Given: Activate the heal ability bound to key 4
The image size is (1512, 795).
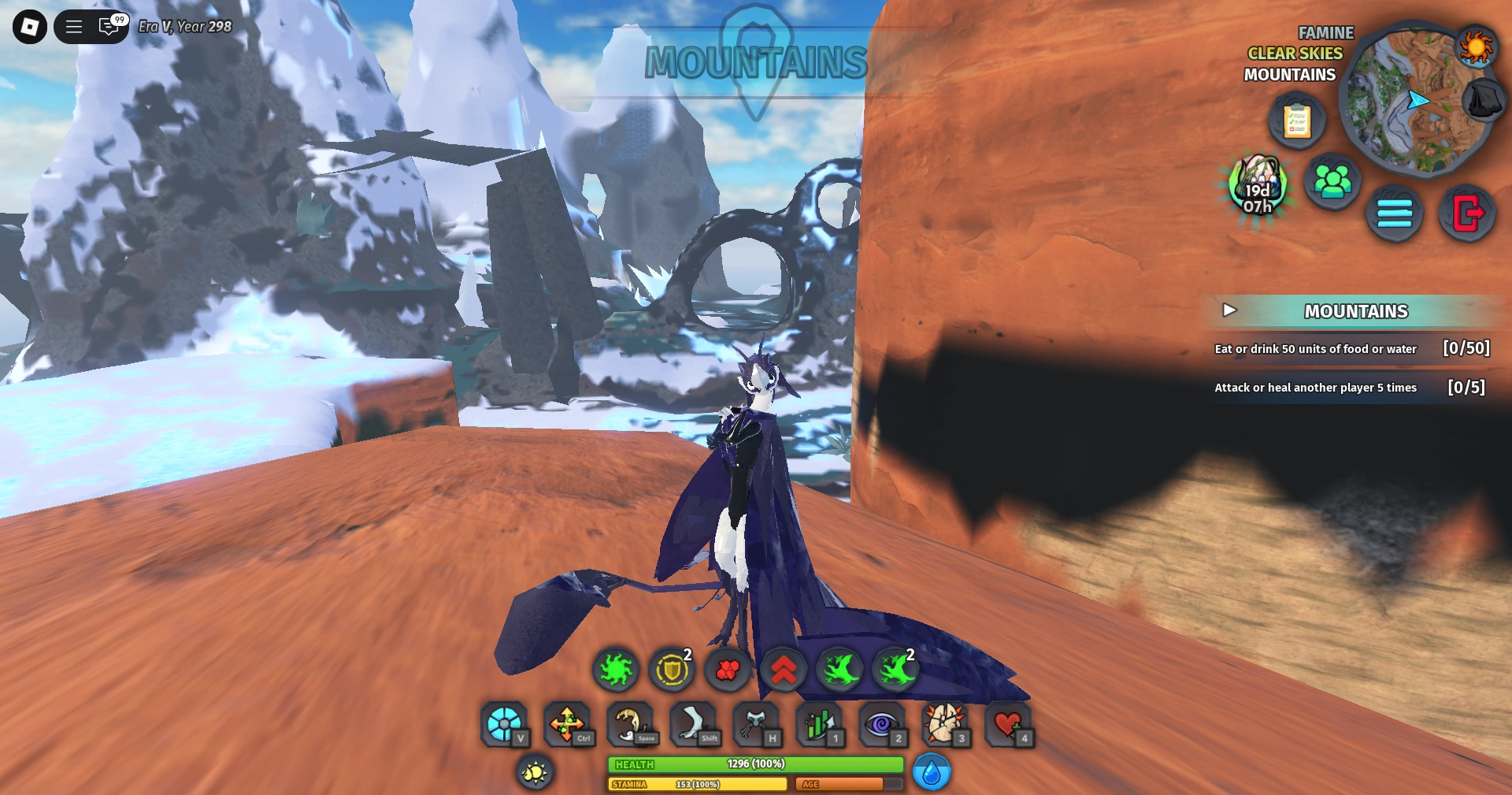Looking at the screenshot, I should 1011,724.
